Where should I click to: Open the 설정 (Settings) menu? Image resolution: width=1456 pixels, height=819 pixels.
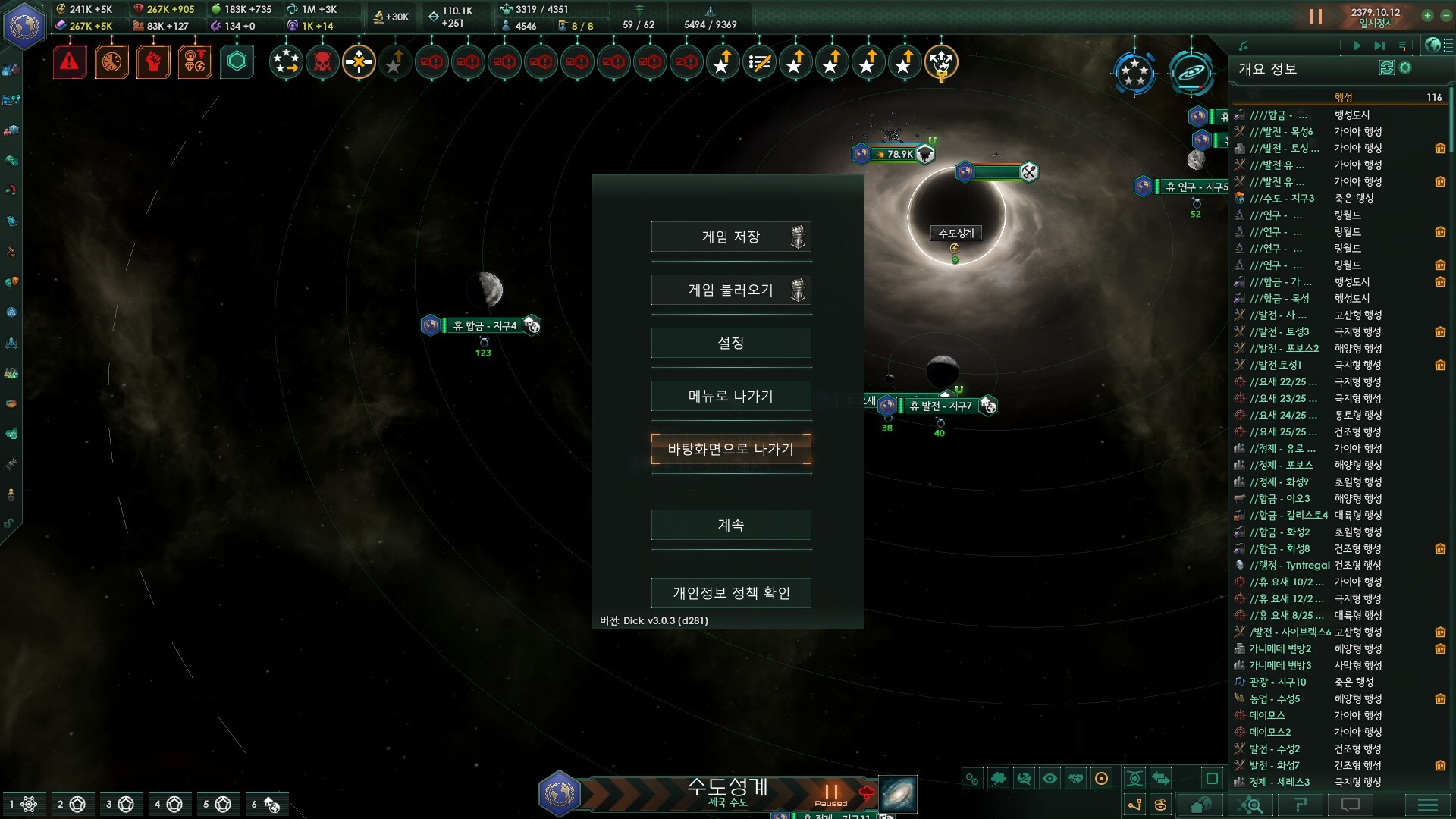coord(730,343)
